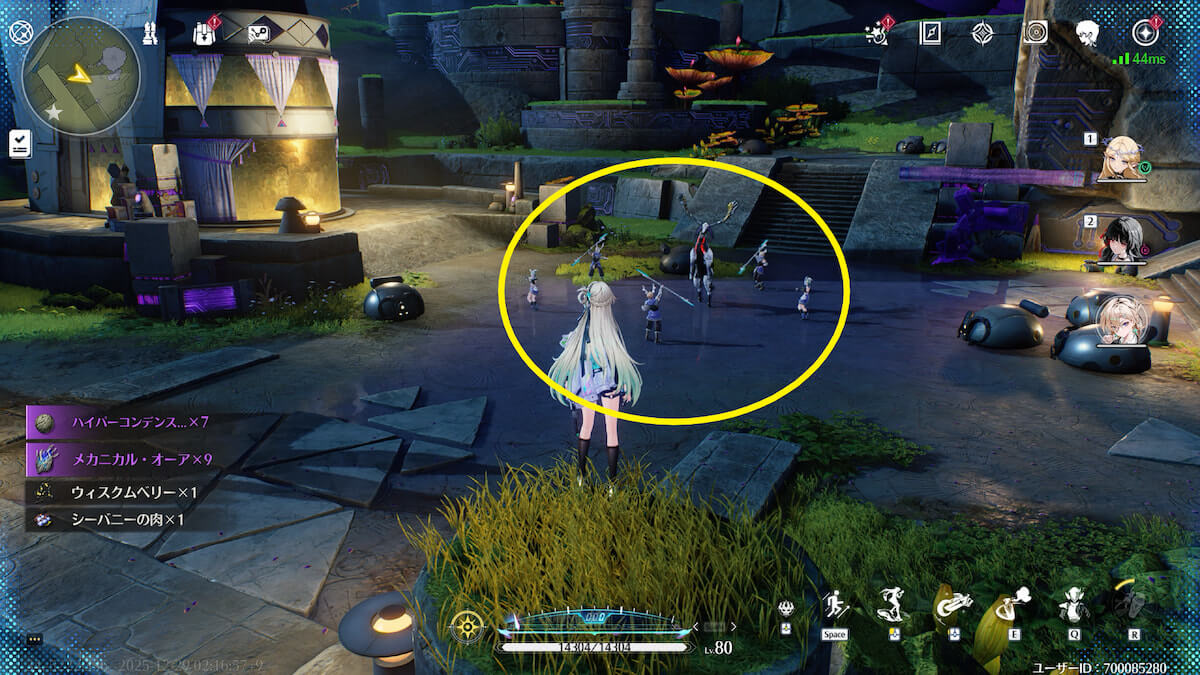Click the four-point star diamond icon
This screenshot has width=1200, height=675.
coord(983,32)
